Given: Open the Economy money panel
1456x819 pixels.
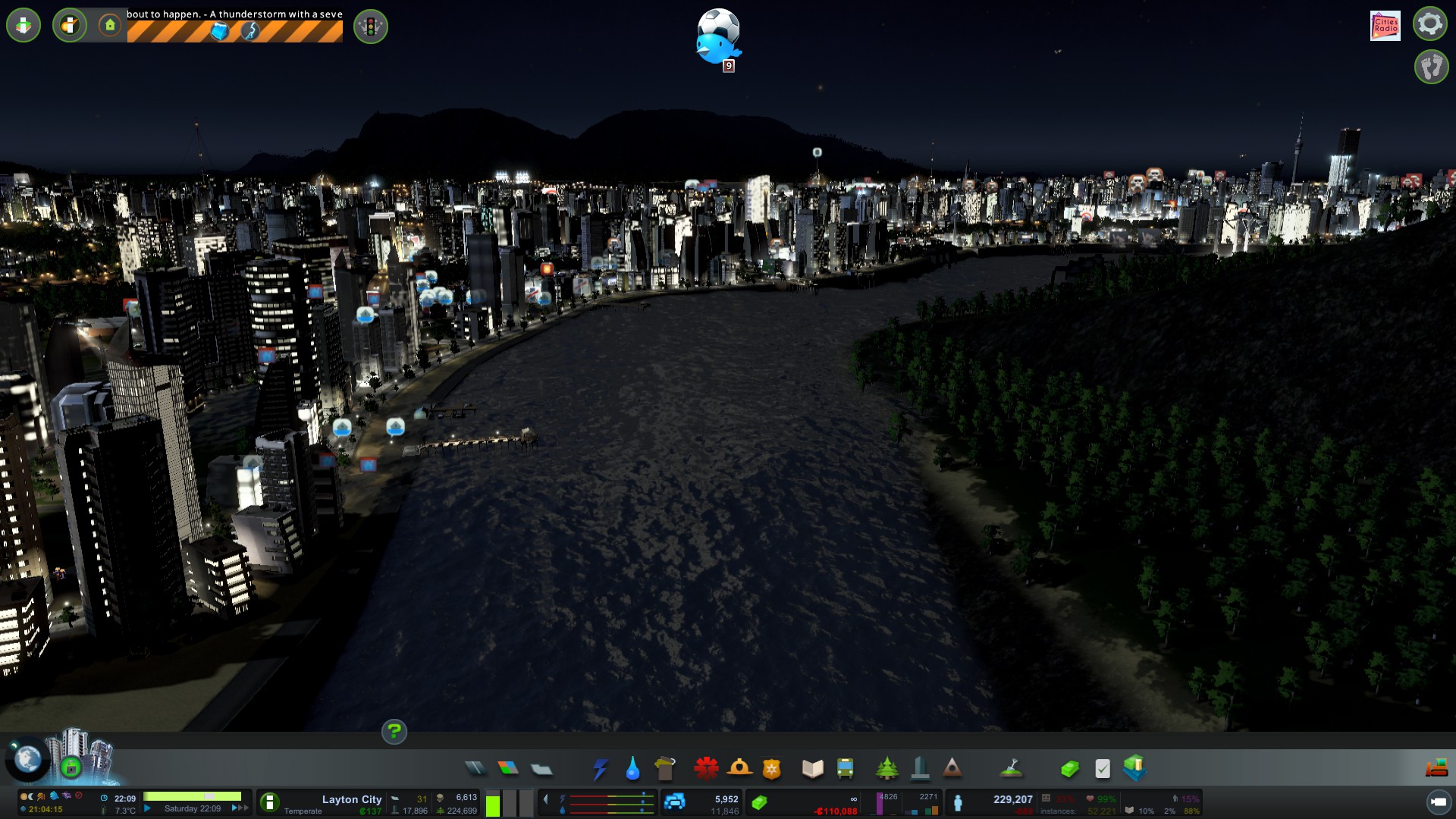Looking at the screenshot, I should point(1069,769).
